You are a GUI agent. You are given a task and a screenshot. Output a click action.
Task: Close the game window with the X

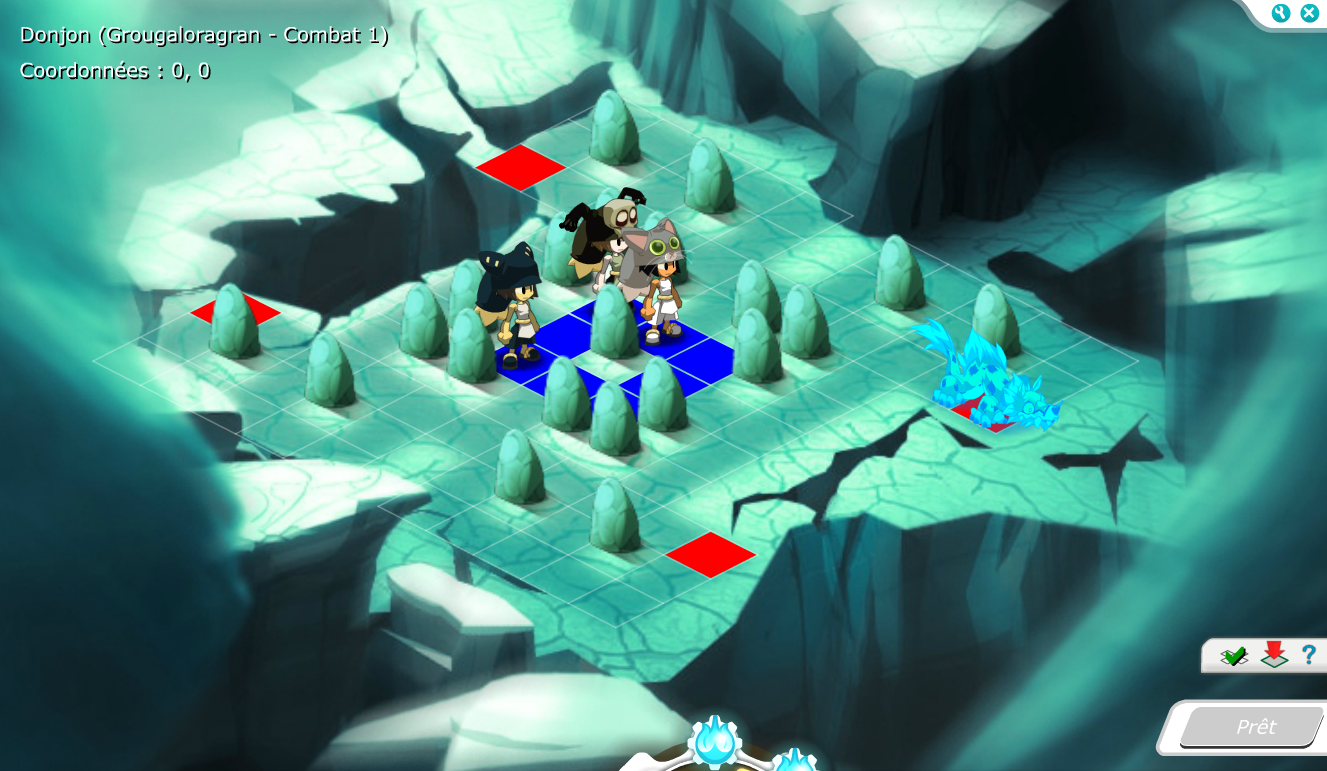1308,13
